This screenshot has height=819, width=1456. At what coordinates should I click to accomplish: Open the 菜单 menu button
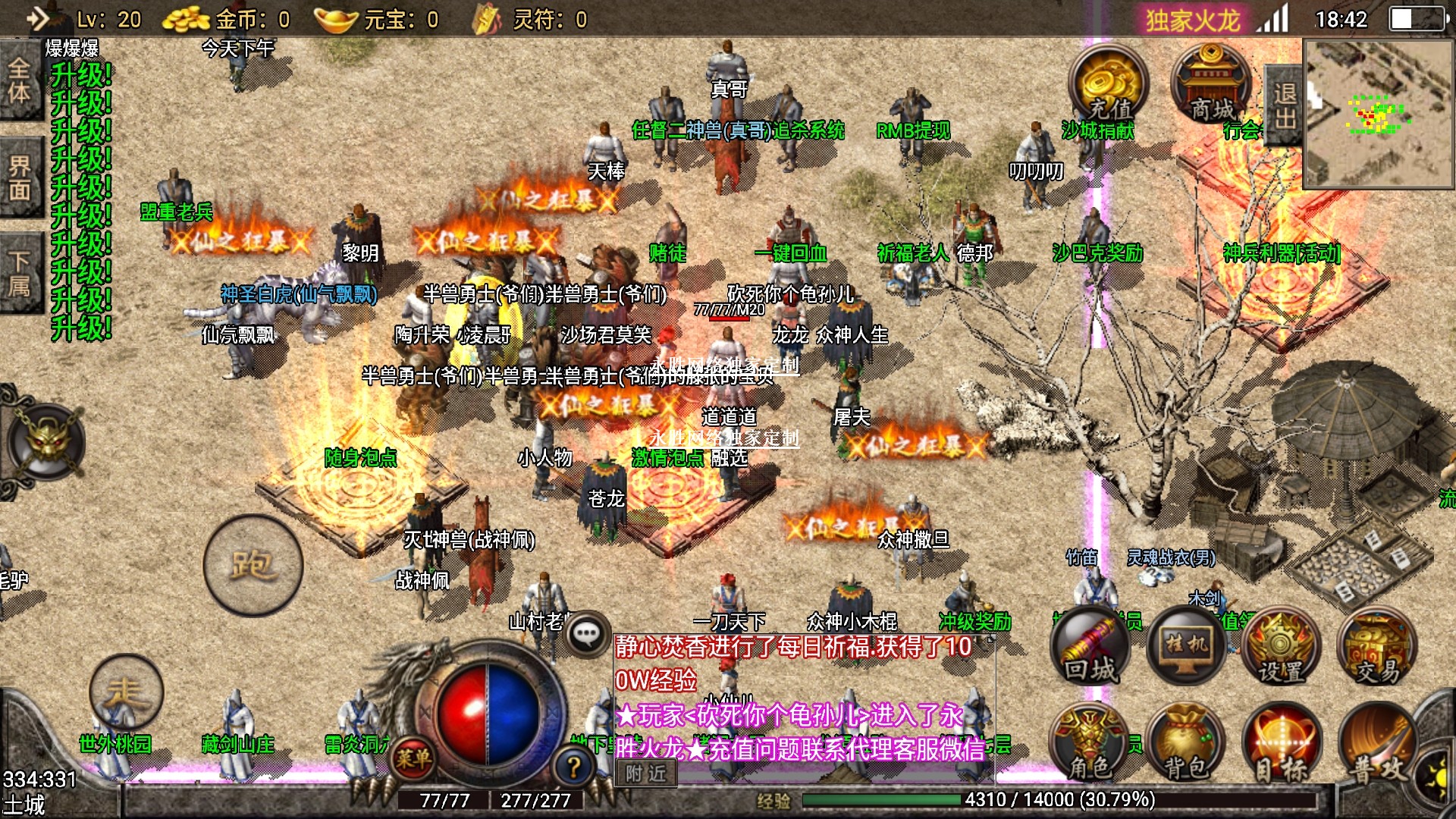tap(413, 758)
